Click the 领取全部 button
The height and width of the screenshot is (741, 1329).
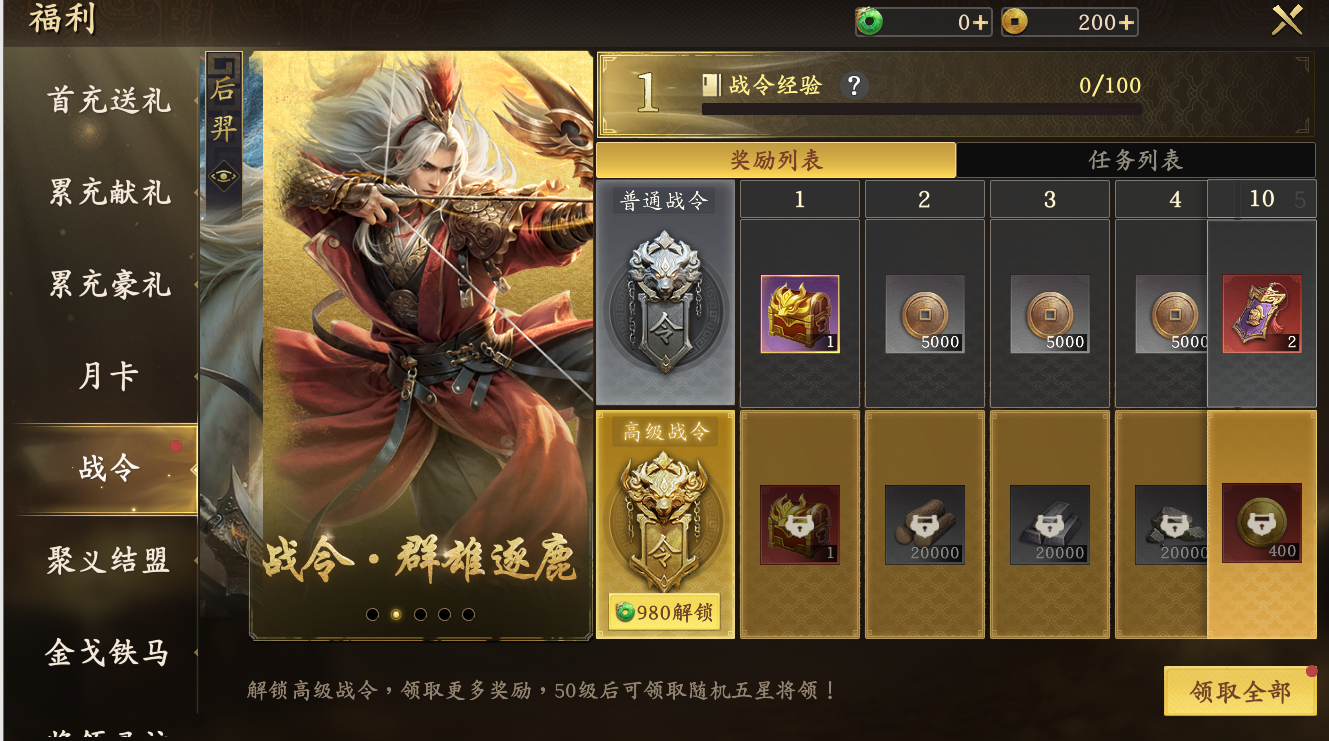click(x=1240, y=691)
